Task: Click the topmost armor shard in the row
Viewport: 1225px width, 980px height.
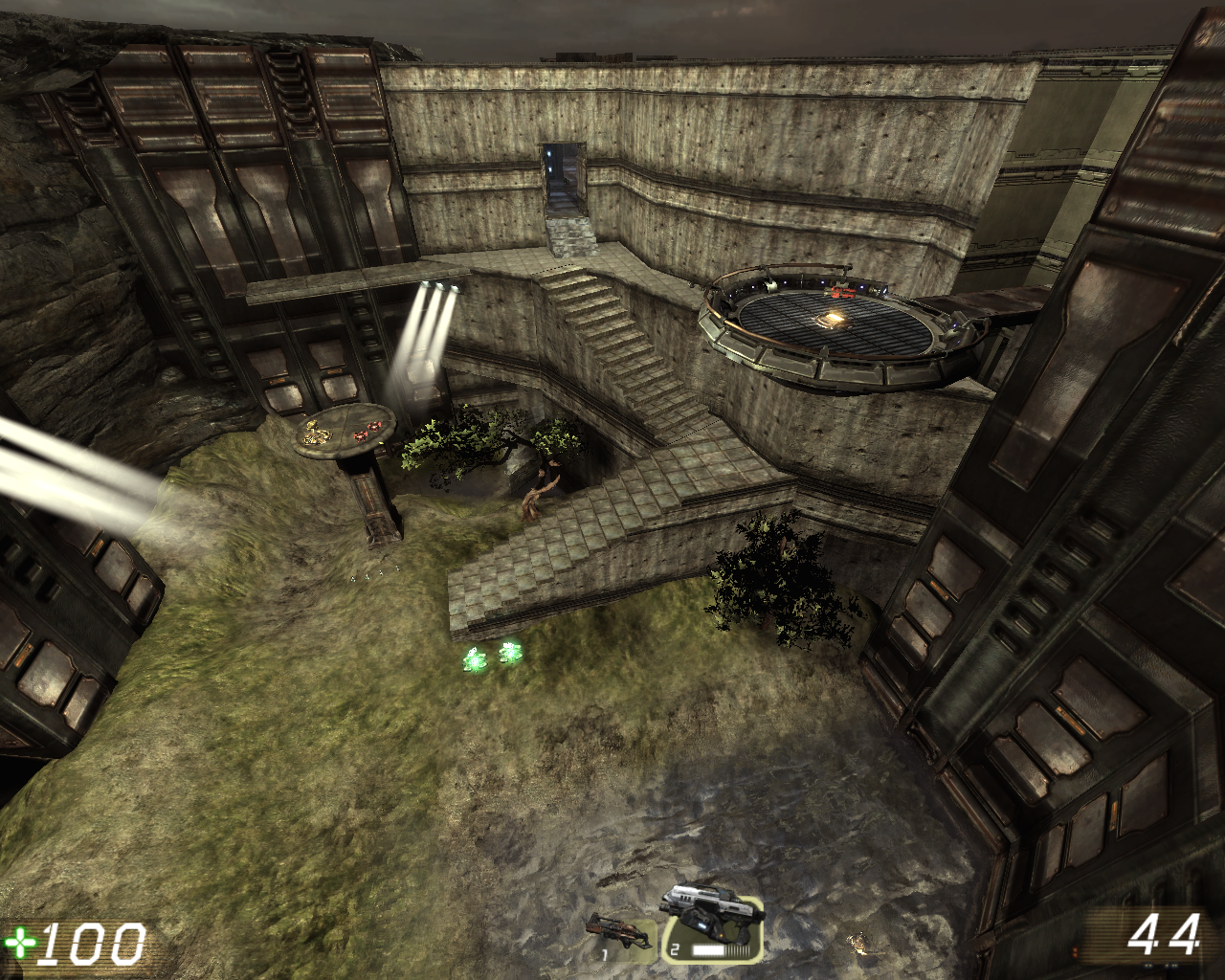Action: pyautogui.click(x=398, y=568)
